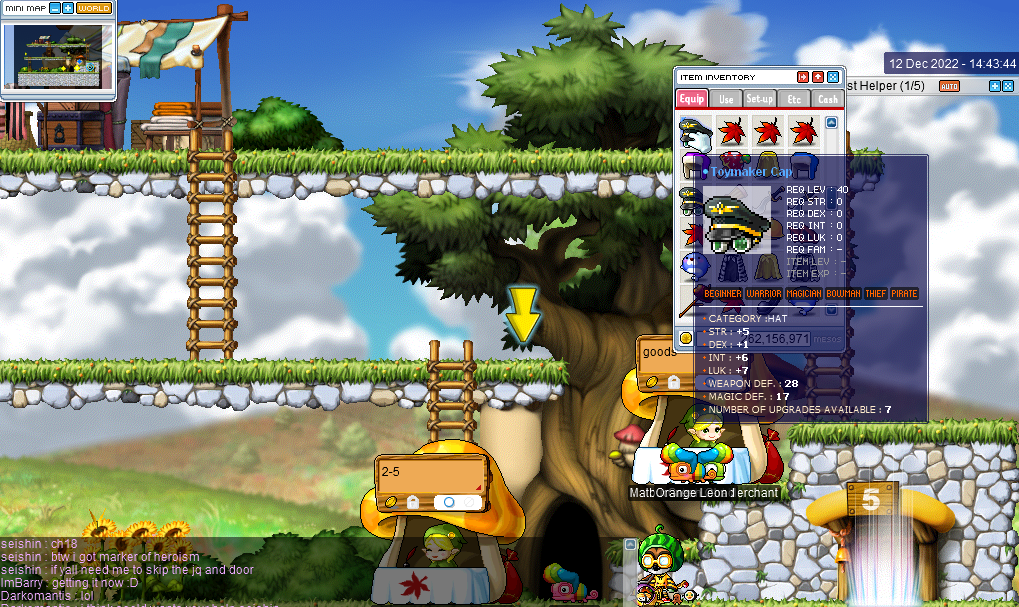Zoom out the mini map with minus button
This screenshot has height=607, width=1019.
click(x=54, y=7)
